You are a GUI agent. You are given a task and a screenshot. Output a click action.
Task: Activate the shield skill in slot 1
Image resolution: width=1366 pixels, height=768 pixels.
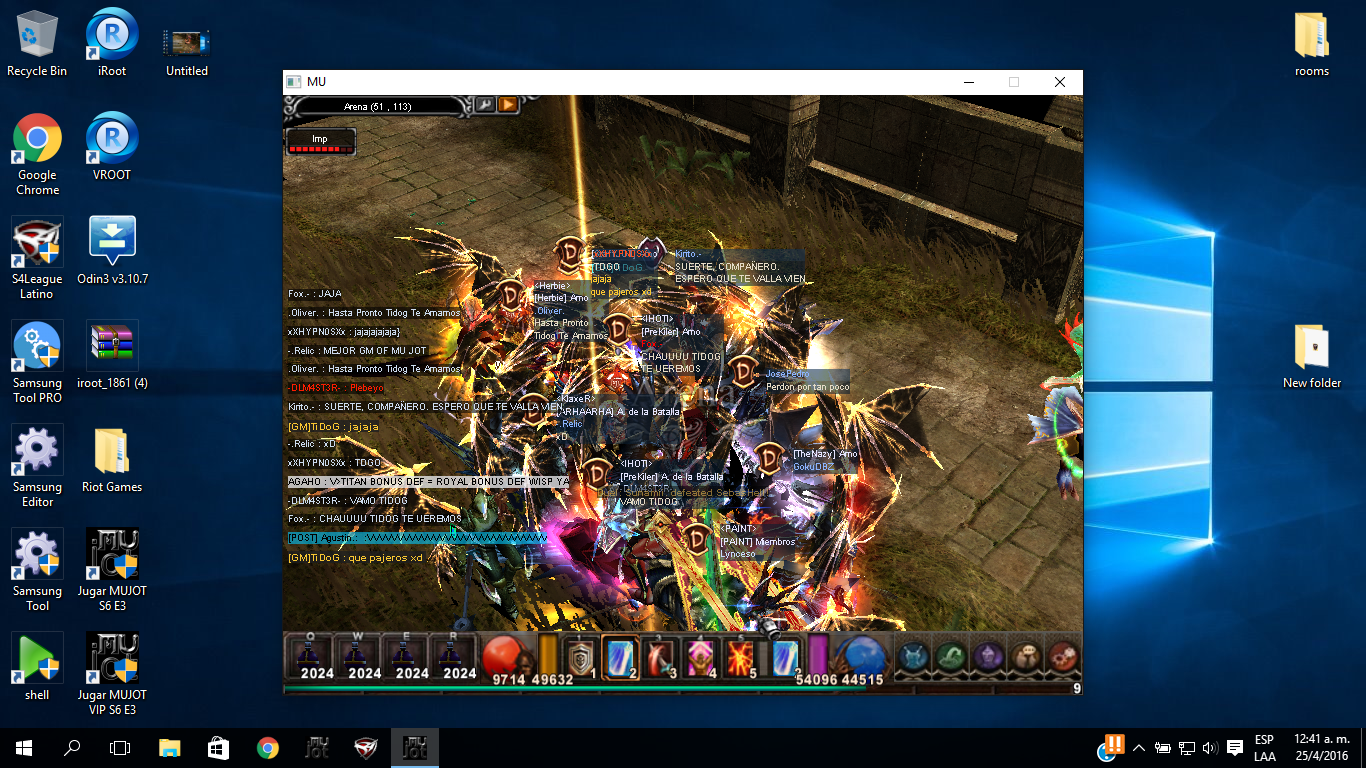(x=580, y=657)
